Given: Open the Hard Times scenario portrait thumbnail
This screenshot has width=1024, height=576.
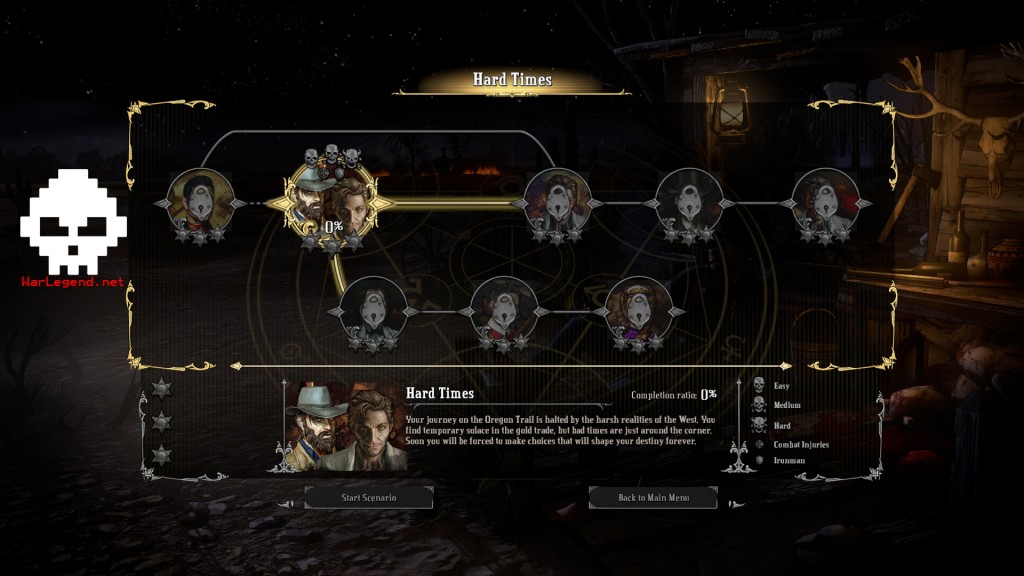Looking at the screenshot, I should [x=344, y=426].
